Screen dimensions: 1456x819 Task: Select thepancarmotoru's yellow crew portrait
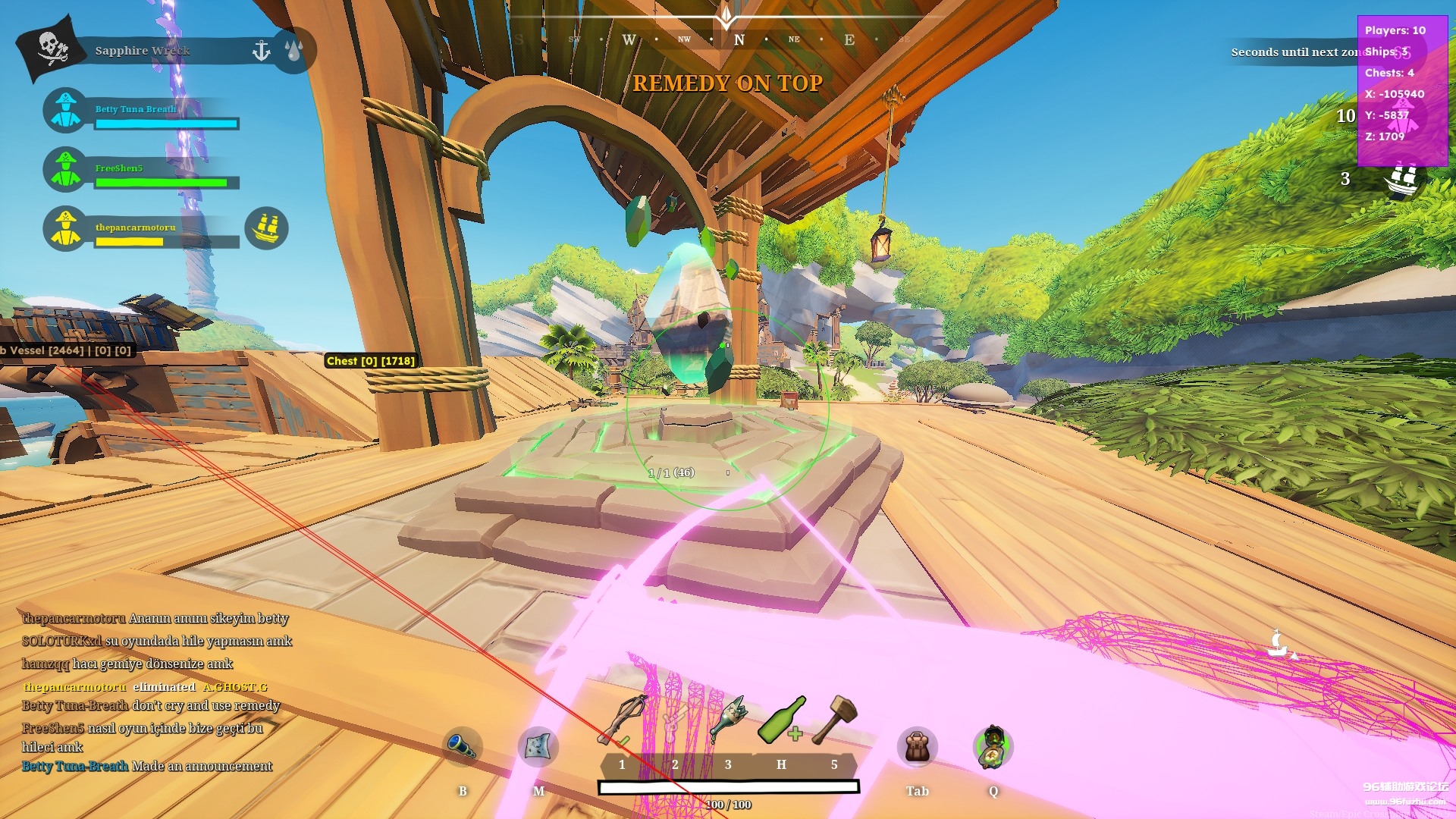tap(66, 228)
